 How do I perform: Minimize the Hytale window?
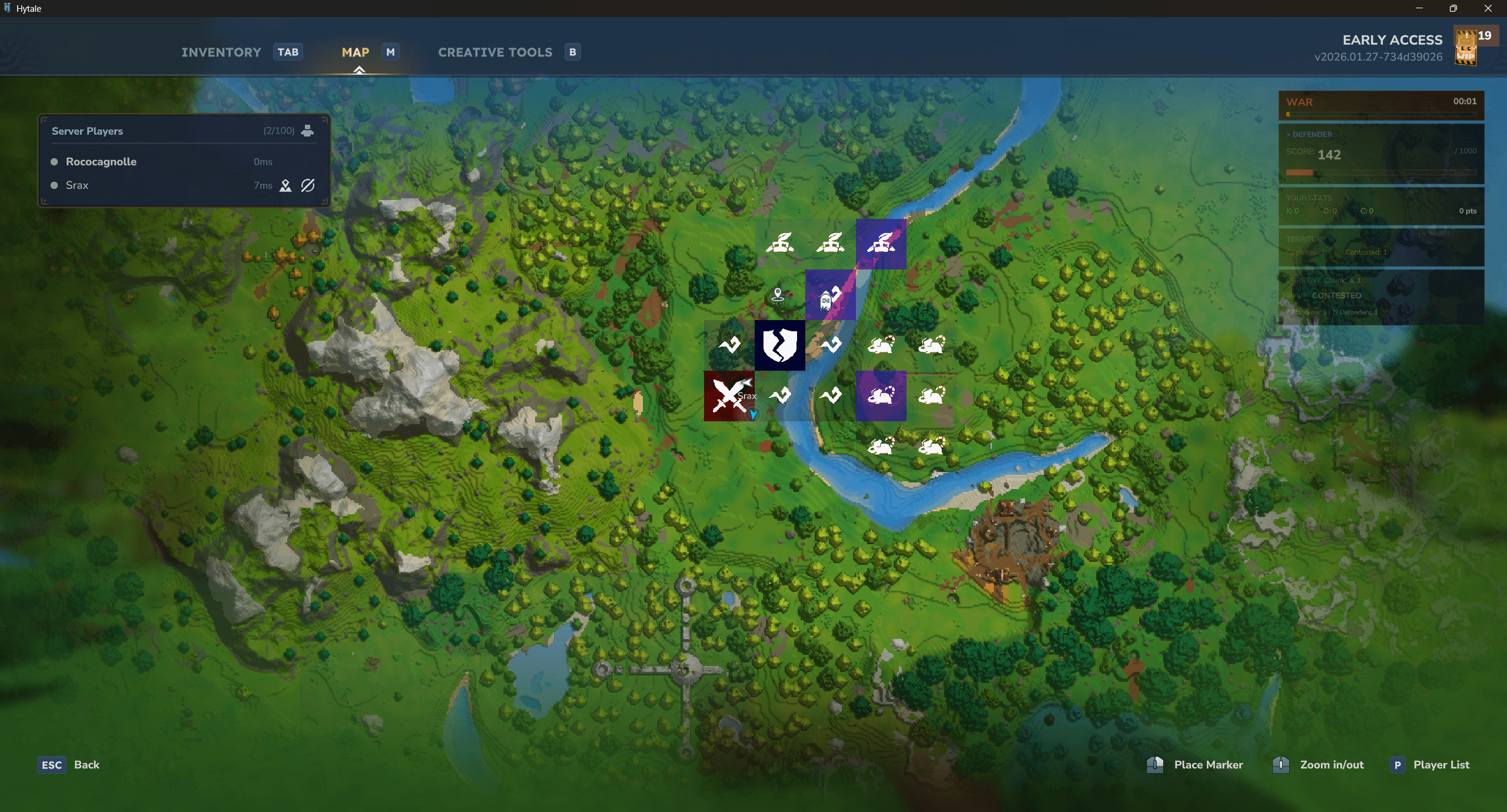(x=1419, y=8)
